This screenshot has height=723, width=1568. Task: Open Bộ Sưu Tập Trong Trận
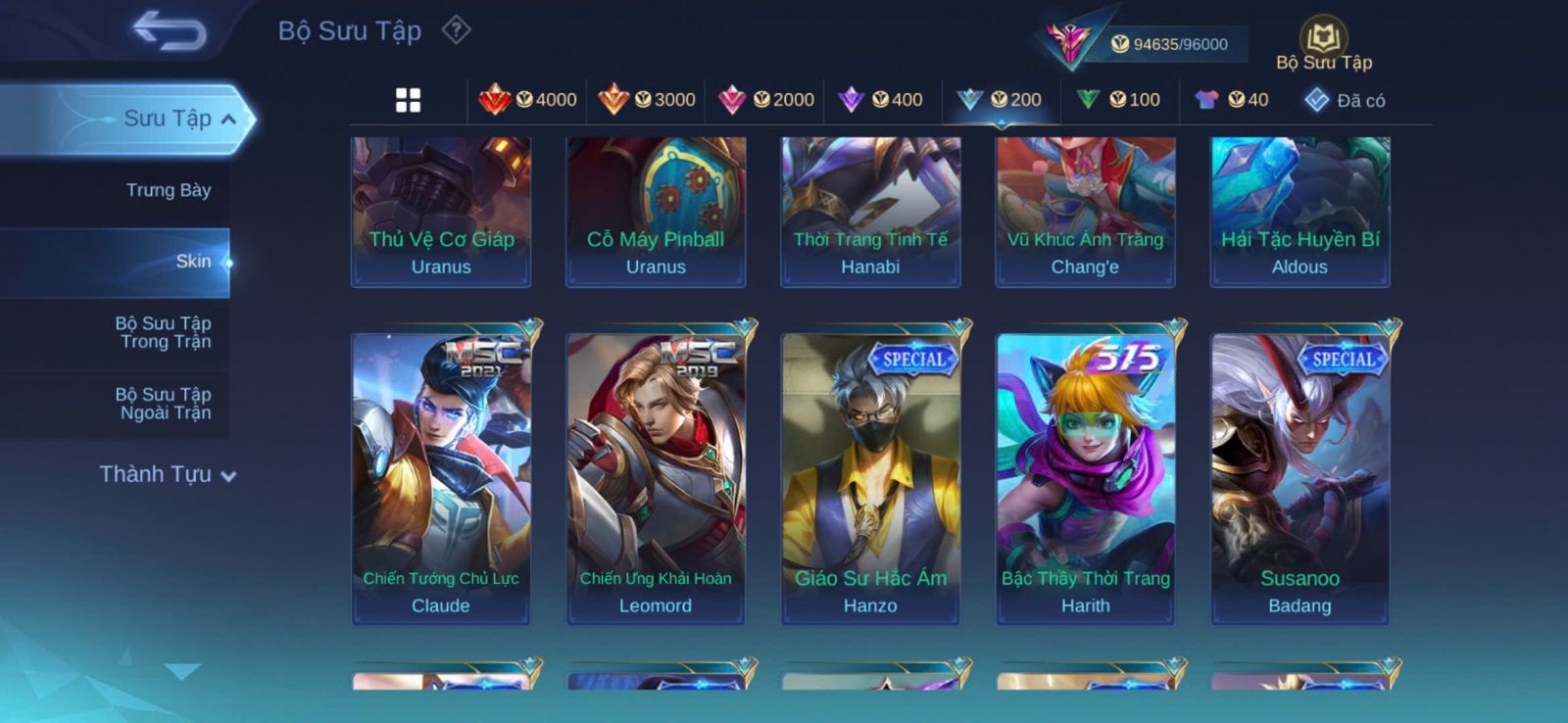164,332
